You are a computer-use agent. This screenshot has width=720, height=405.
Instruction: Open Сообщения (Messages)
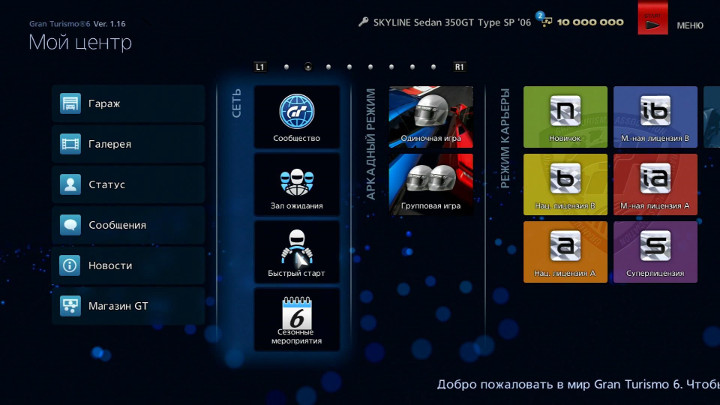tap(128, 225)
